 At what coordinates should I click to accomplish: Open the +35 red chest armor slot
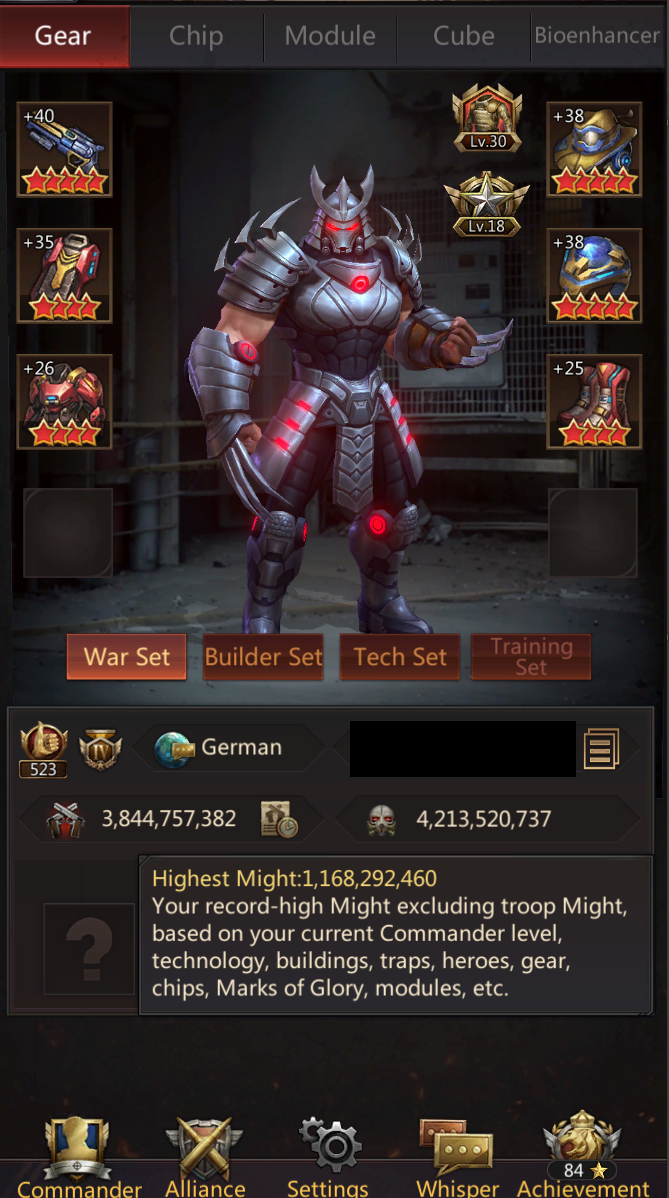(65, 275)
